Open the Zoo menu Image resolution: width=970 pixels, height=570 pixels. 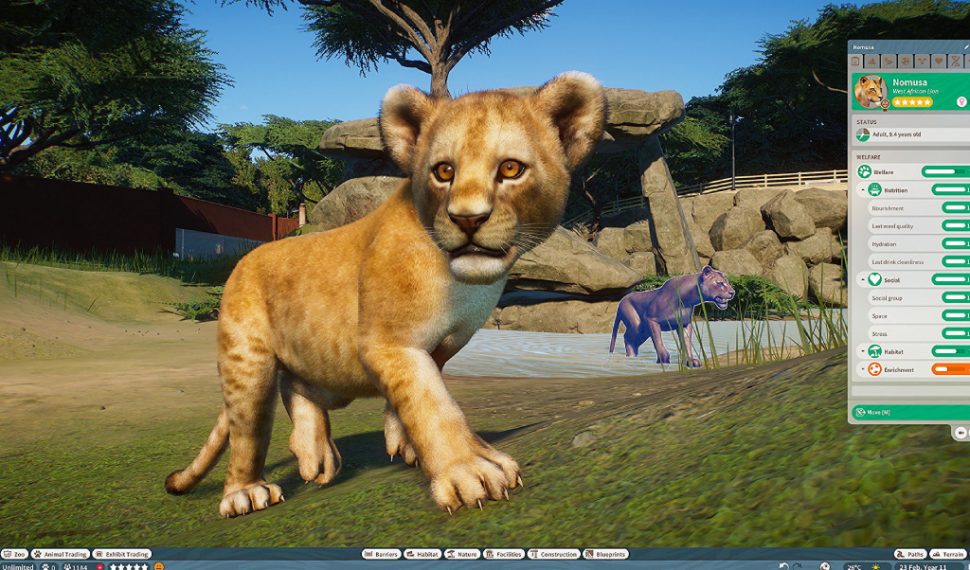click(x=14, y=554)
